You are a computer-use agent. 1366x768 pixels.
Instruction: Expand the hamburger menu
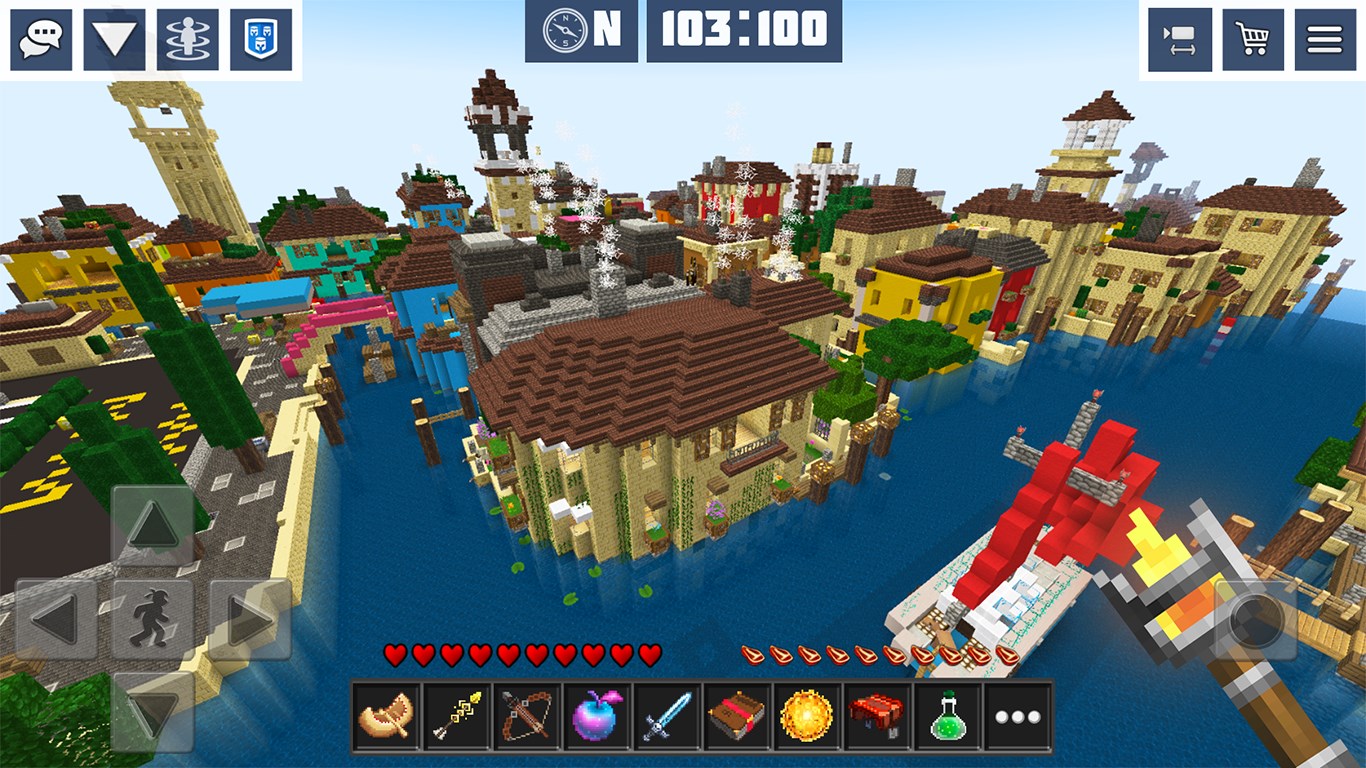pyautogui.click(x=1327, y=38)
